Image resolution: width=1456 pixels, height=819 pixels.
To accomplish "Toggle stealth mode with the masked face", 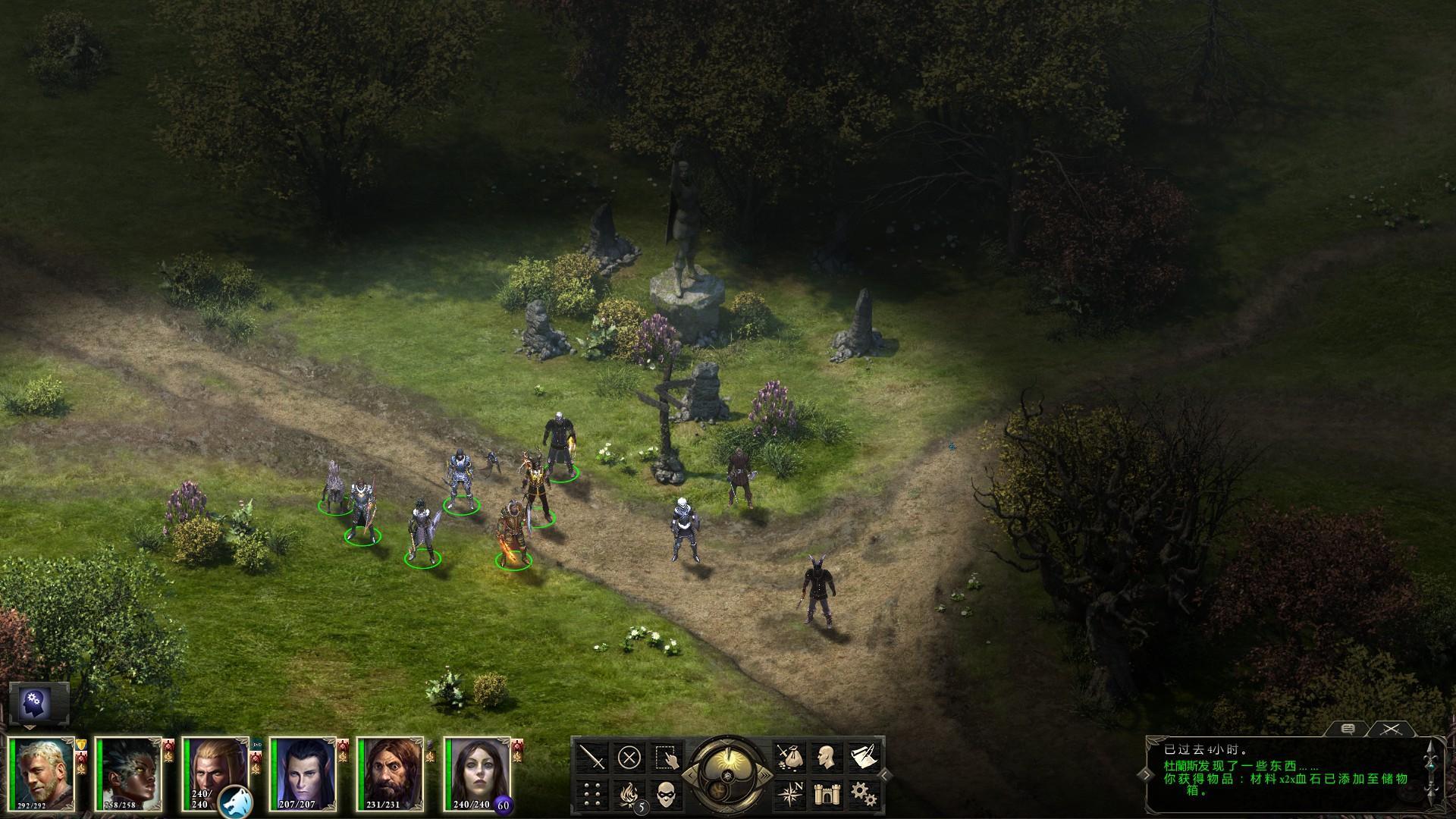I will click(667, 794).
